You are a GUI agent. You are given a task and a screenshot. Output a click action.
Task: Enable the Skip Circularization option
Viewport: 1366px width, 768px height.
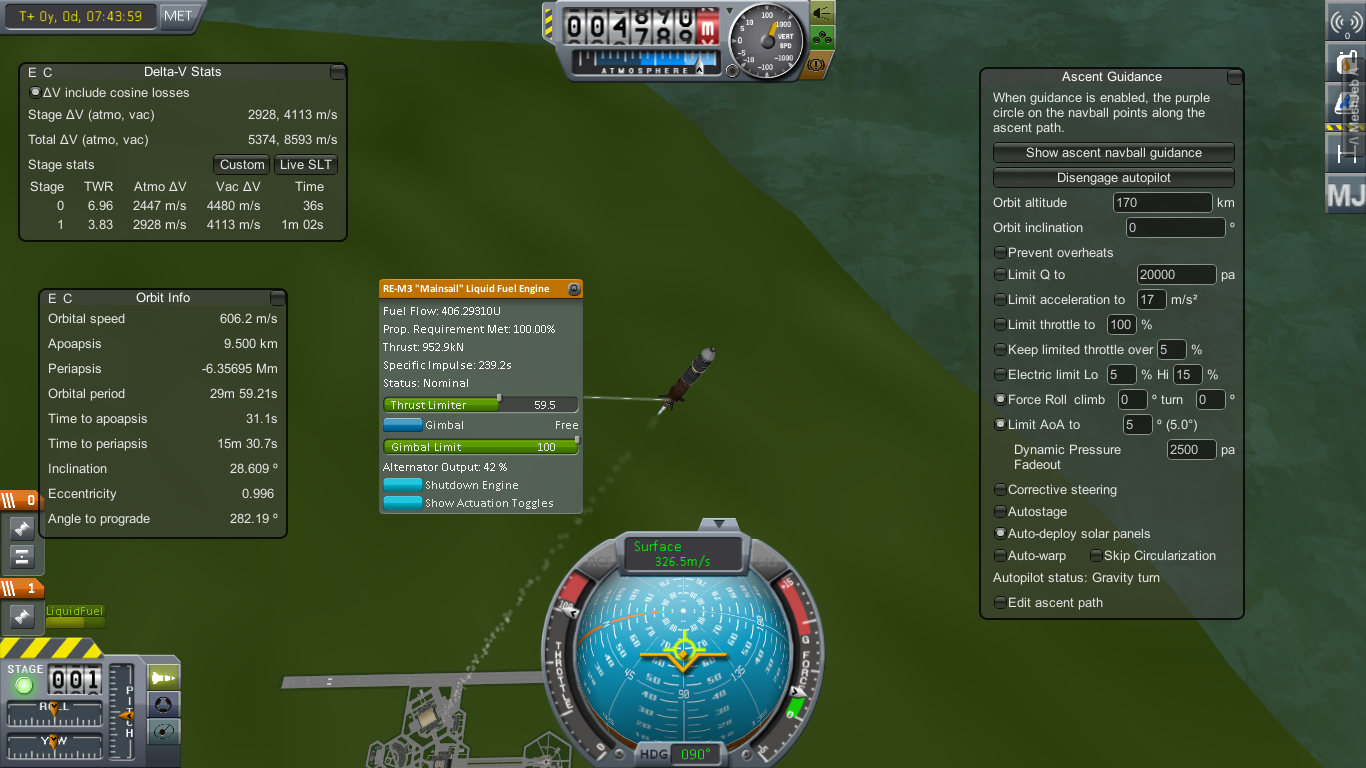pyautogui.click(x=1096, y=556)
